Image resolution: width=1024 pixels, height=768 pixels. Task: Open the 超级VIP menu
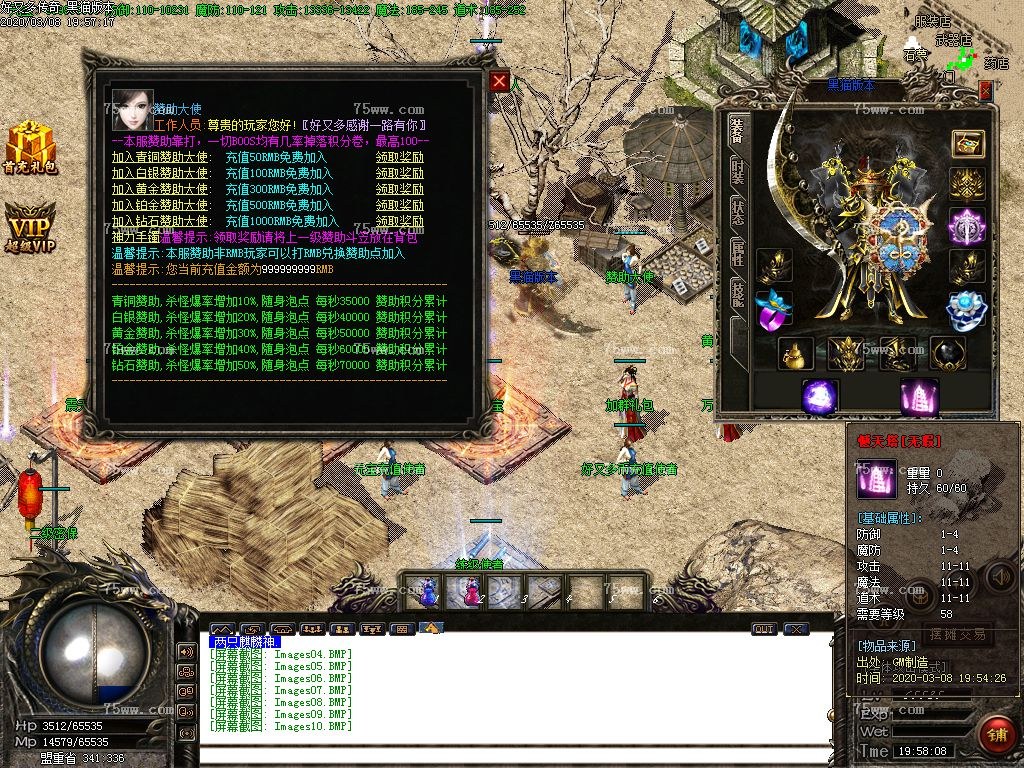29,229
